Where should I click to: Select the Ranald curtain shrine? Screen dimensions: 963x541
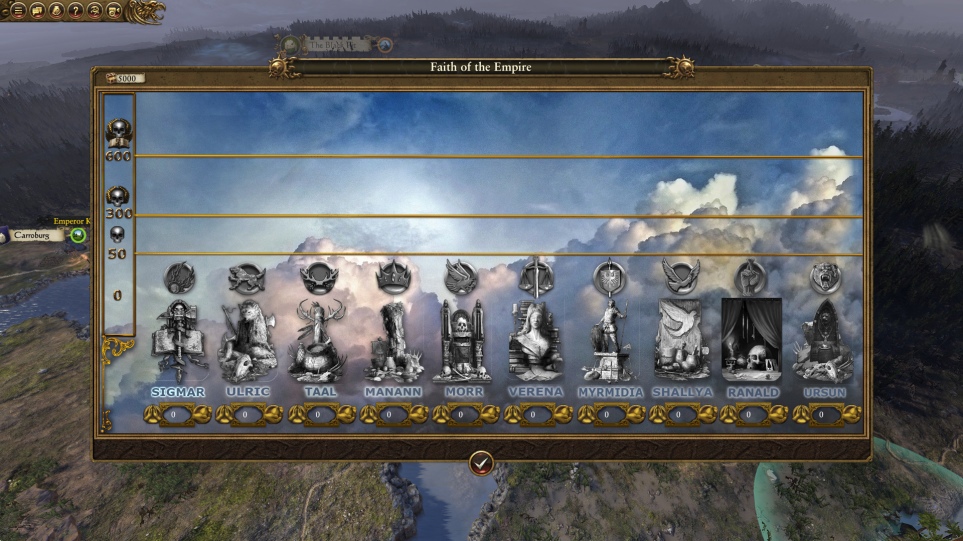tap(752, 340)
